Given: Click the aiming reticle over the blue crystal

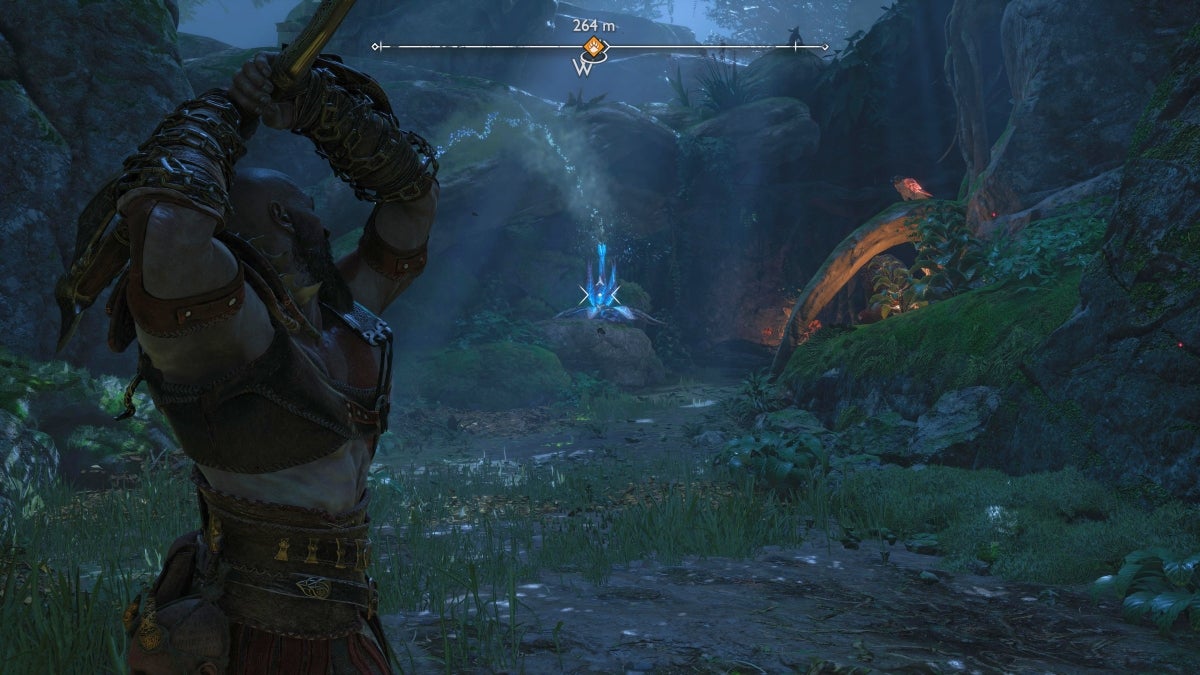Looking at the screenshot, I should click(x=599, y=294).
